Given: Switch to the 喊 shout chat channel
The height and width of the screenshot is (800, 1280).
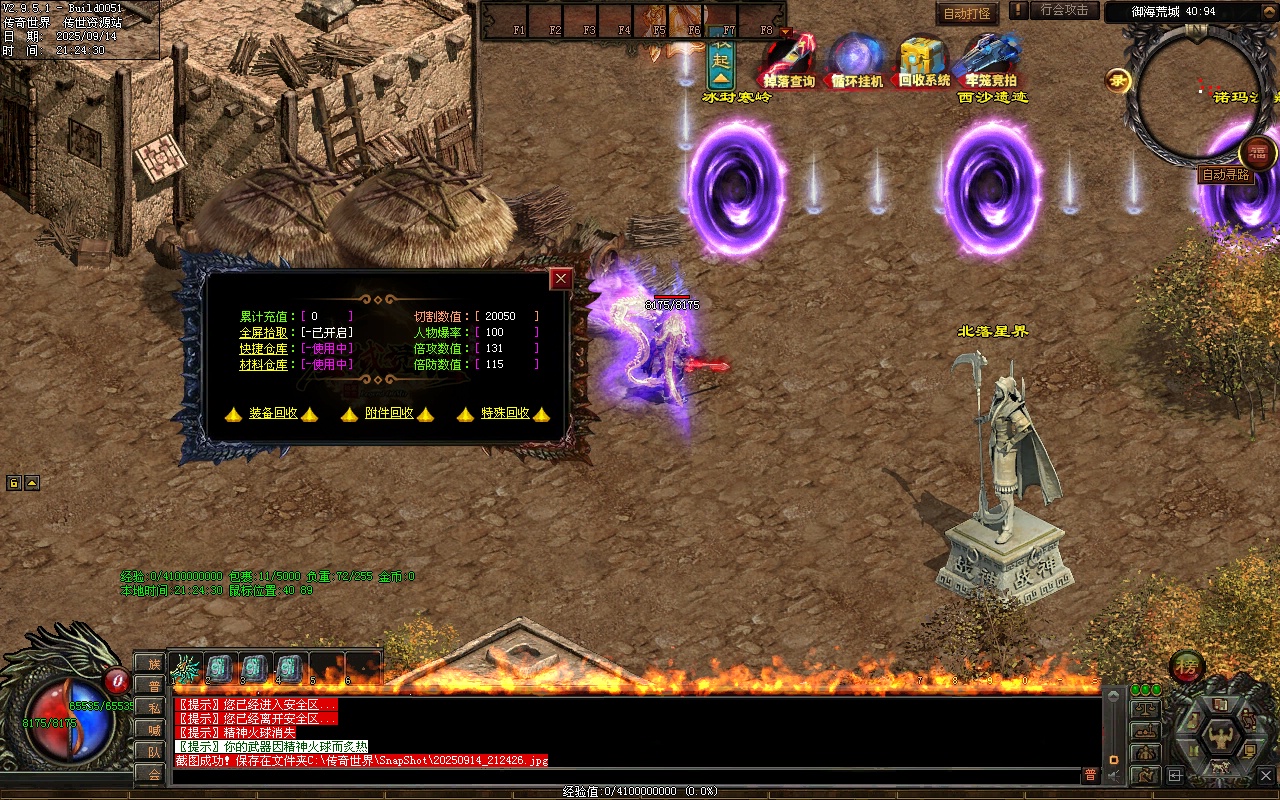Looking at the screenshot, I should pos(154,729).
